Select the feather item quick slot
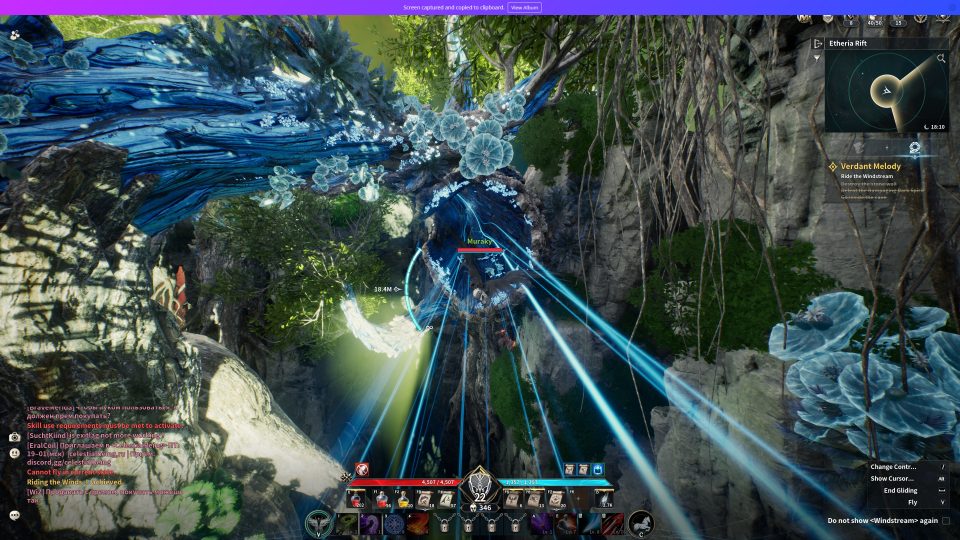 (x=604, y=498)
